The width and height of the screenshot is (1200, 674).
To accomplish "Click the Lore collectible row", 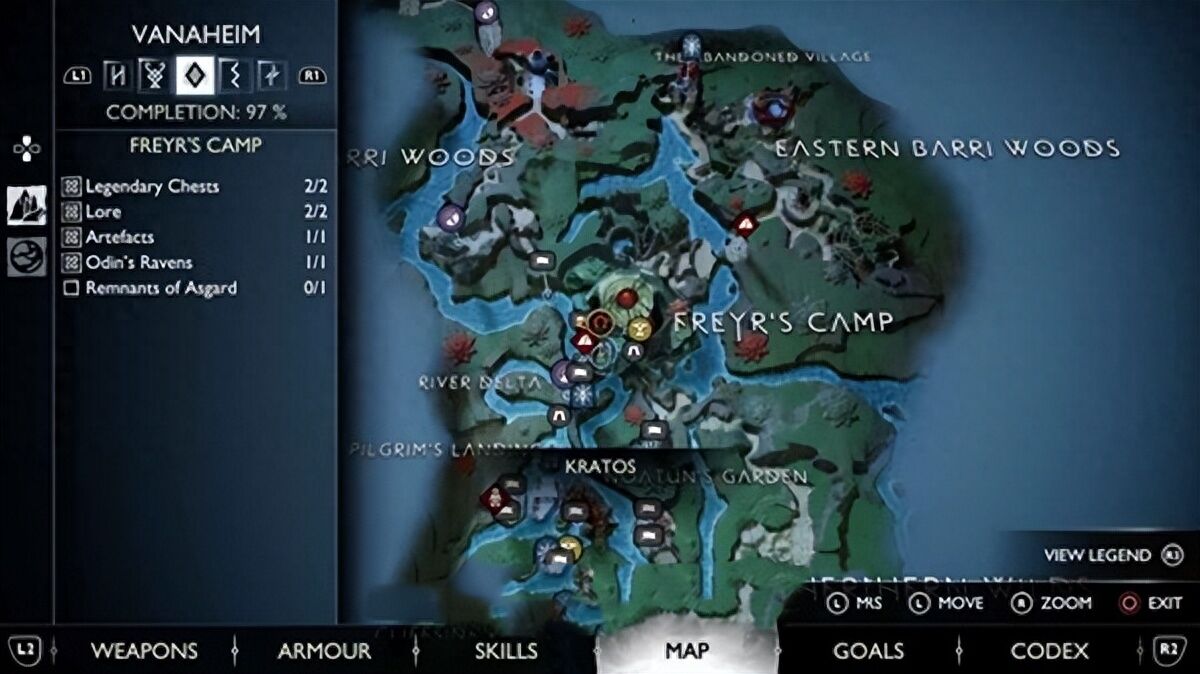I will (196, 212).
